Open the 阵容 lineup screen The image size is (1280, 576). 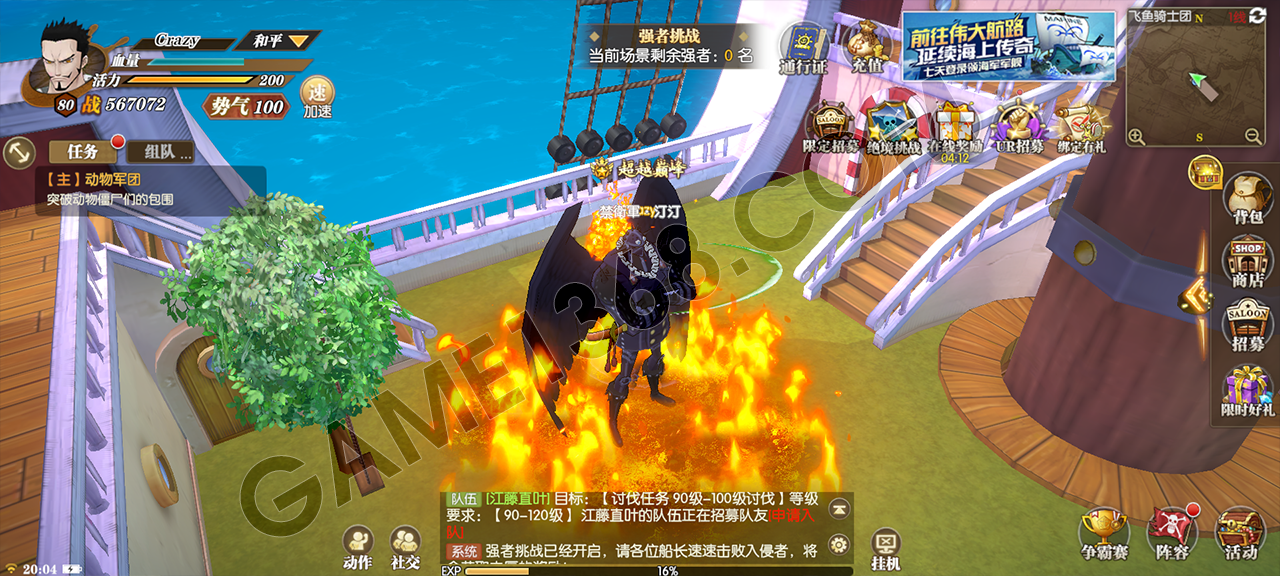(x=1171, y=534)
